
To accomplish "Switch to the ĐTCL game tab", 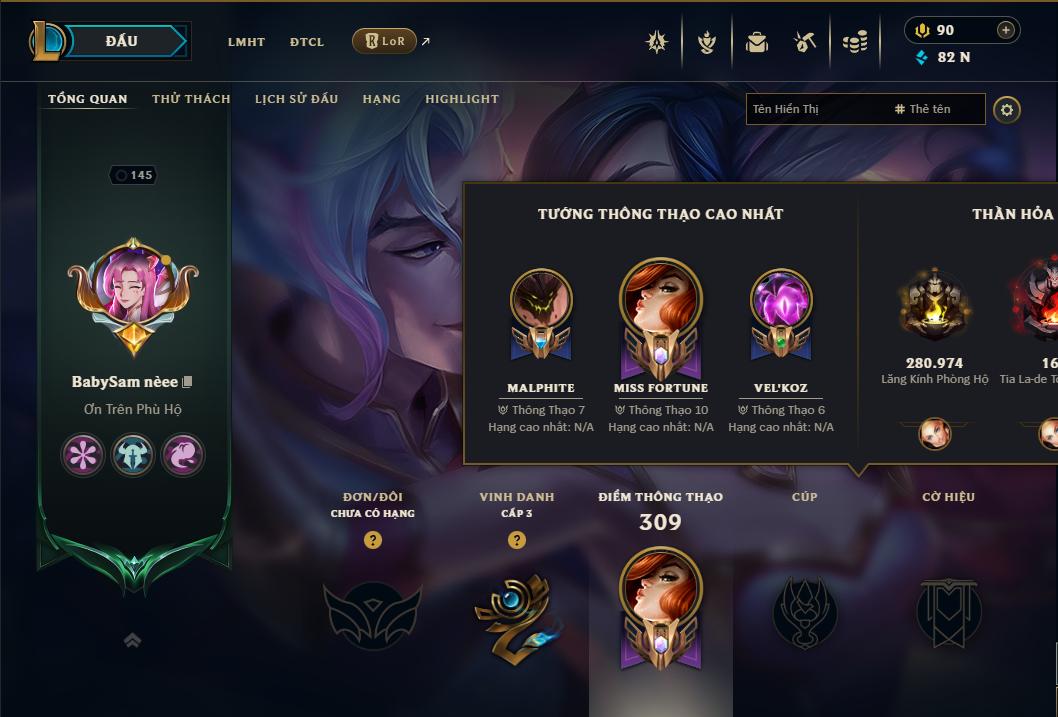I will pos(307,42).
